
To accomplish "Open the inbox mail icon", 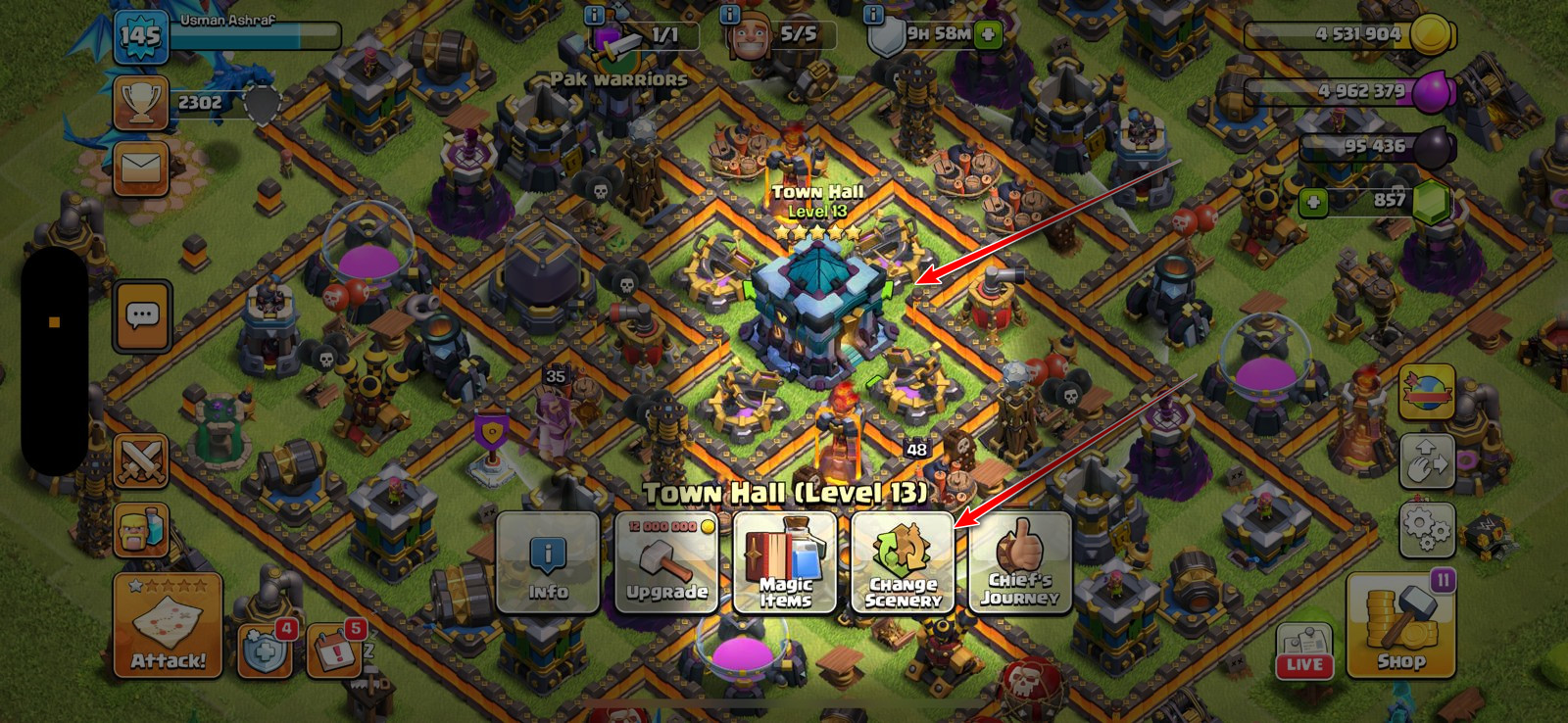I will (x=143, y=168).
